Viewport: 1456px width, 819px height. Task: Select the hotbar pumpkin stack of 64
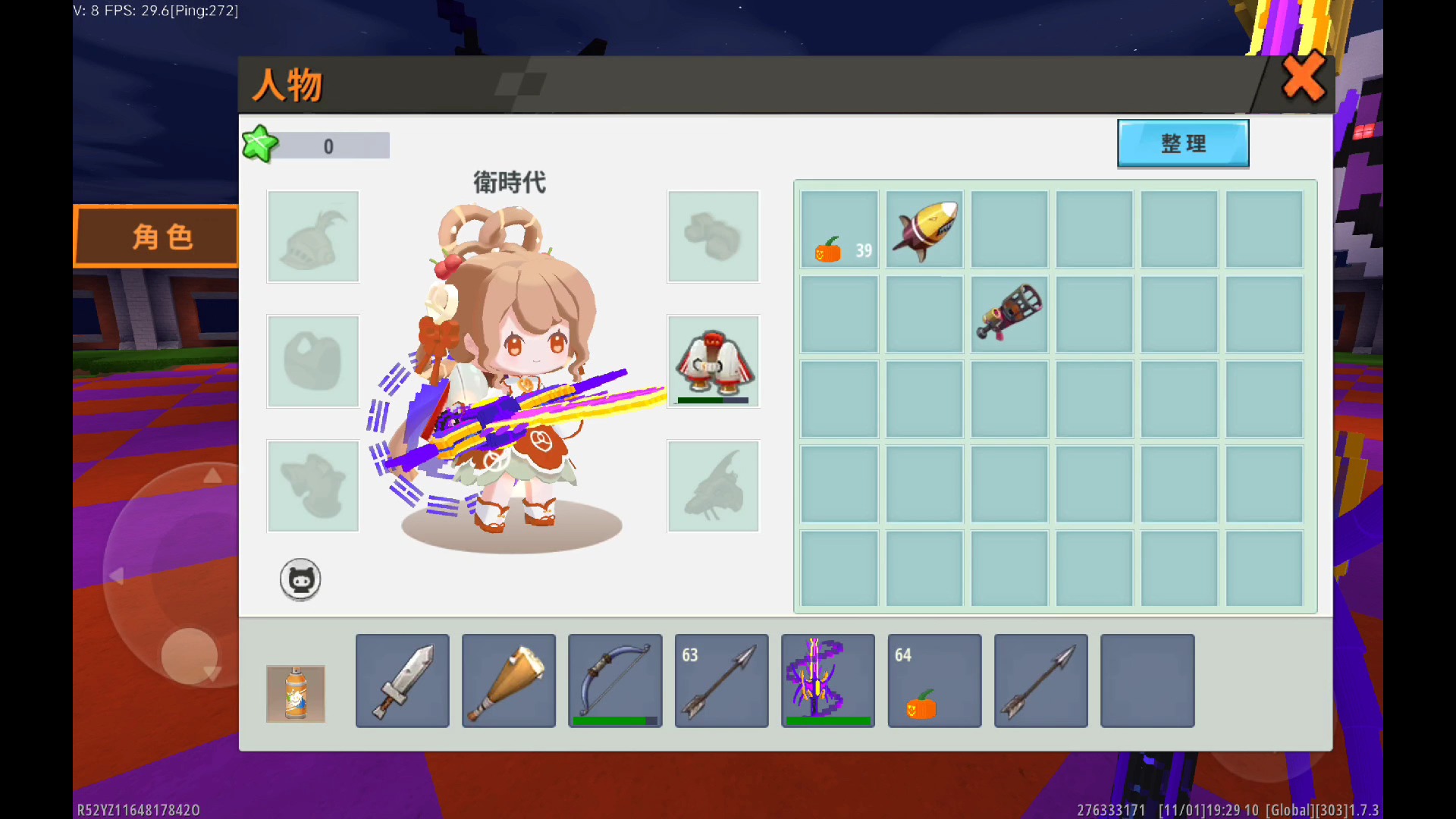(x=934, y=680)
